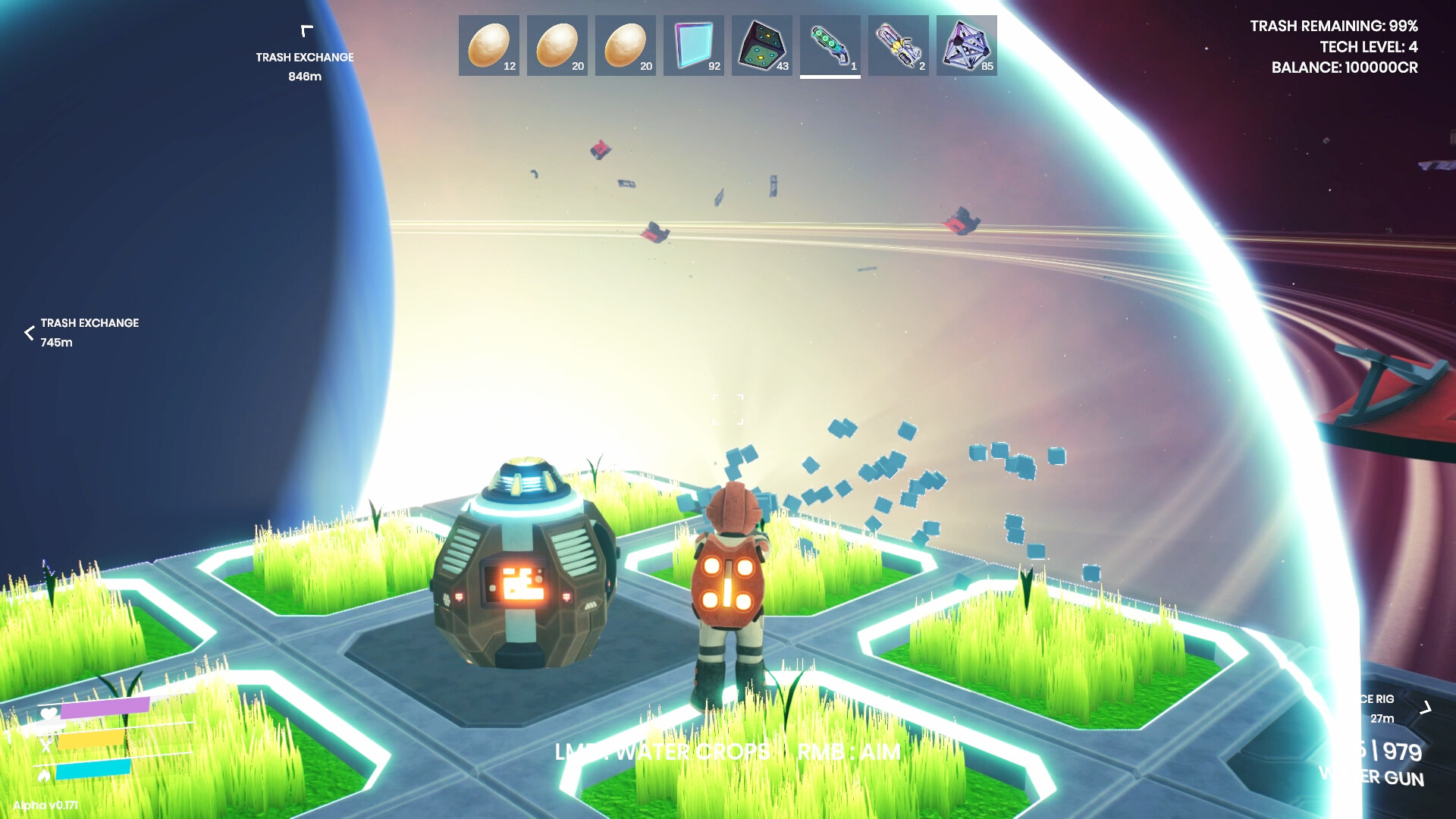The image size is (1456, 819).
Task: Click the underline beneath the Water Gun slot
Action: (x=830, y=77)
